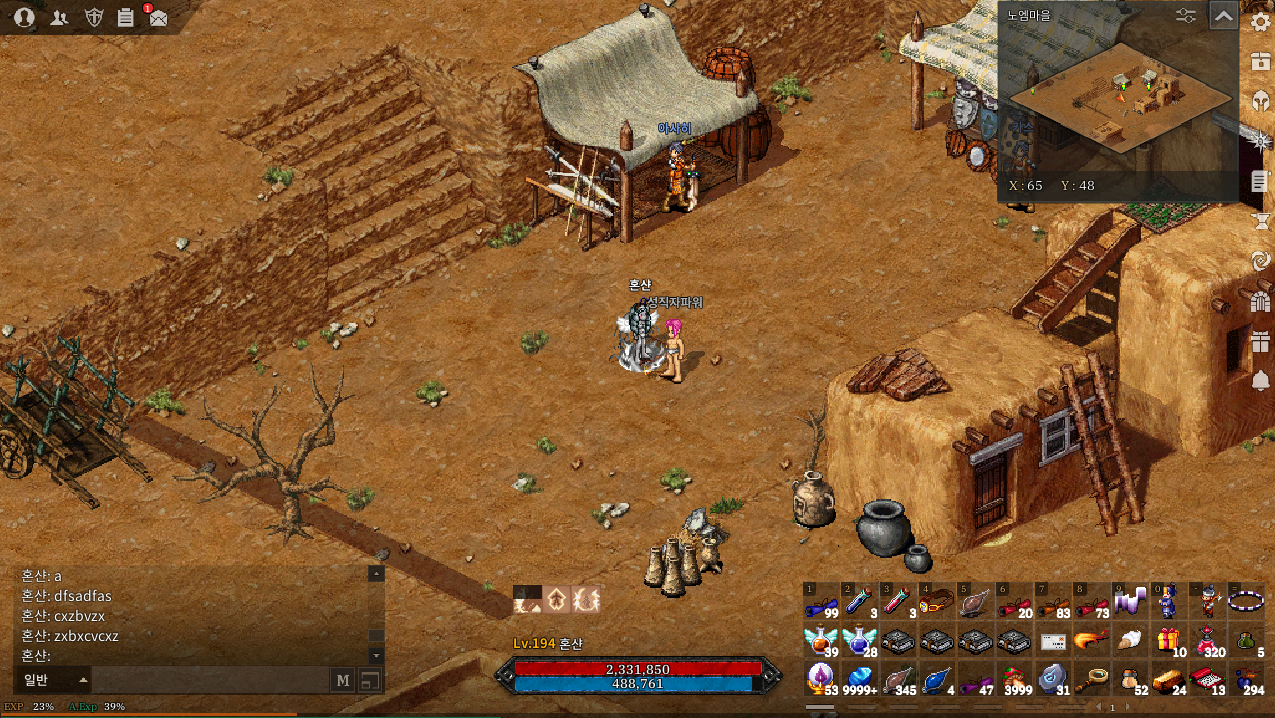The image size is (1275, 718).
Task: Open the friends list icon
Action: point(59,16)
